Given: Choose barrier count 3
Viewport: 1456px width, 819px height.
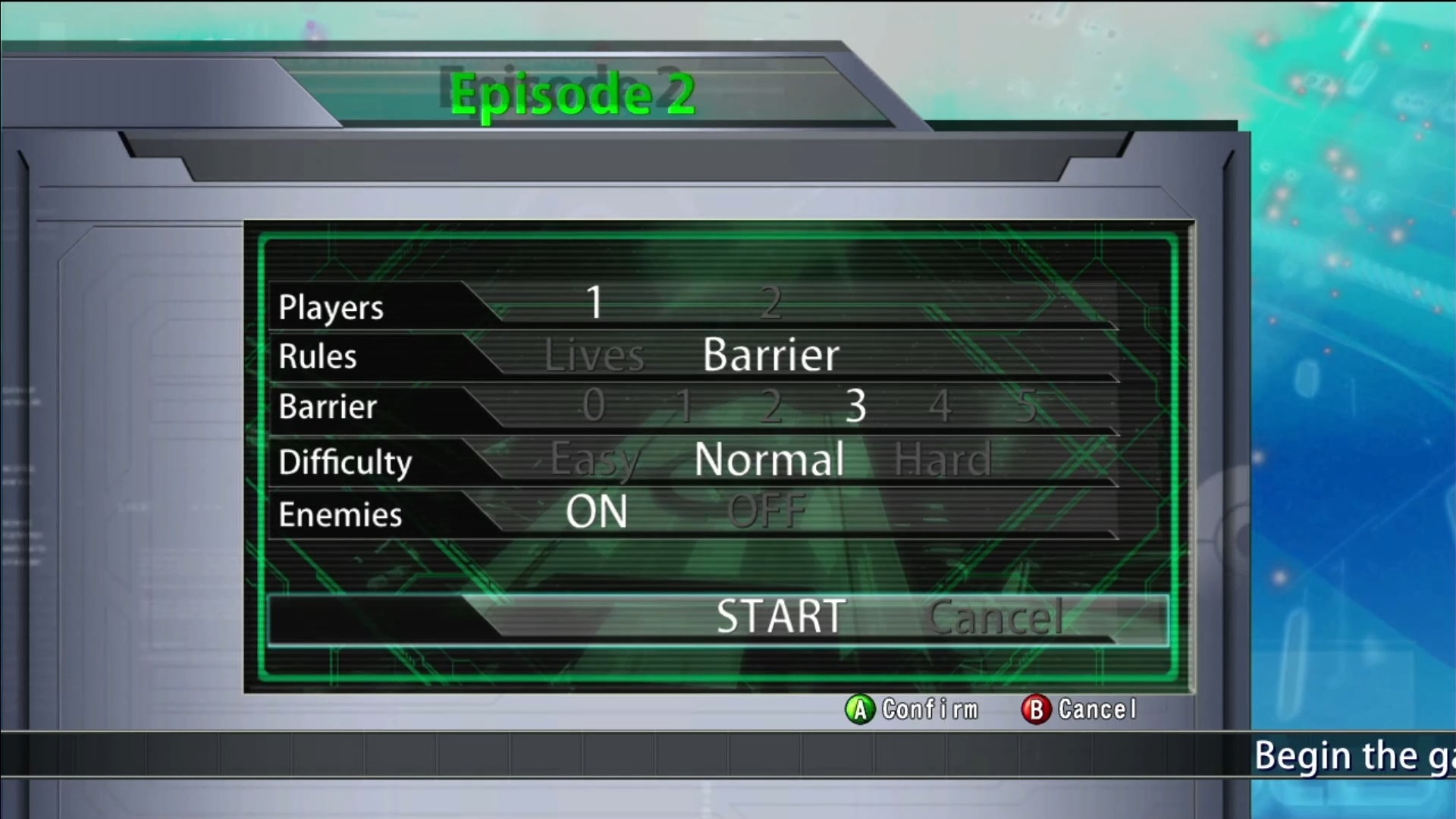Looking at the screenshot, I should click(x=855, y=406).
